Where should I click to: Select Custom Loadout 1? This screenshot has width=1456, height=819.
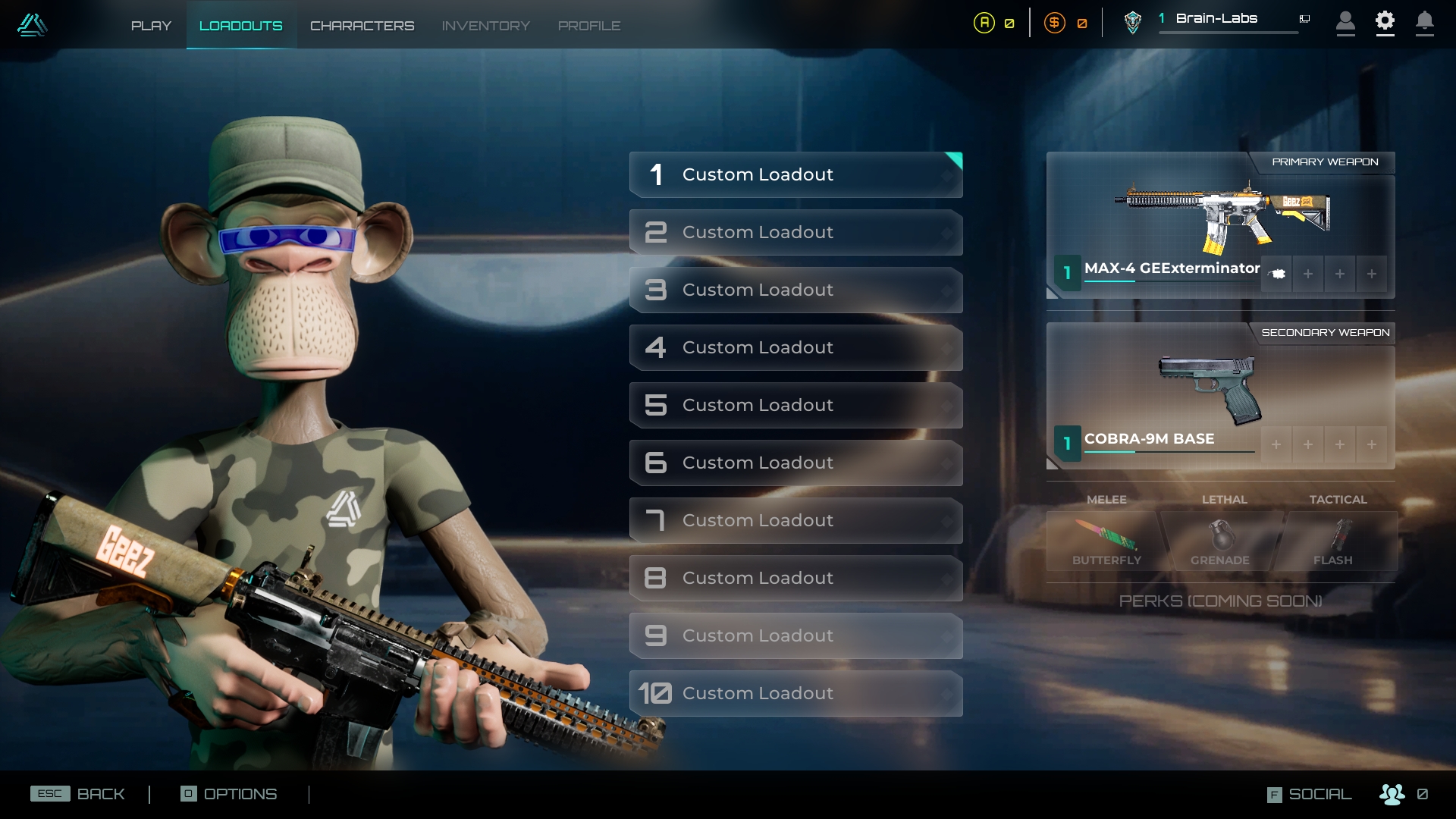pos(795,175)
